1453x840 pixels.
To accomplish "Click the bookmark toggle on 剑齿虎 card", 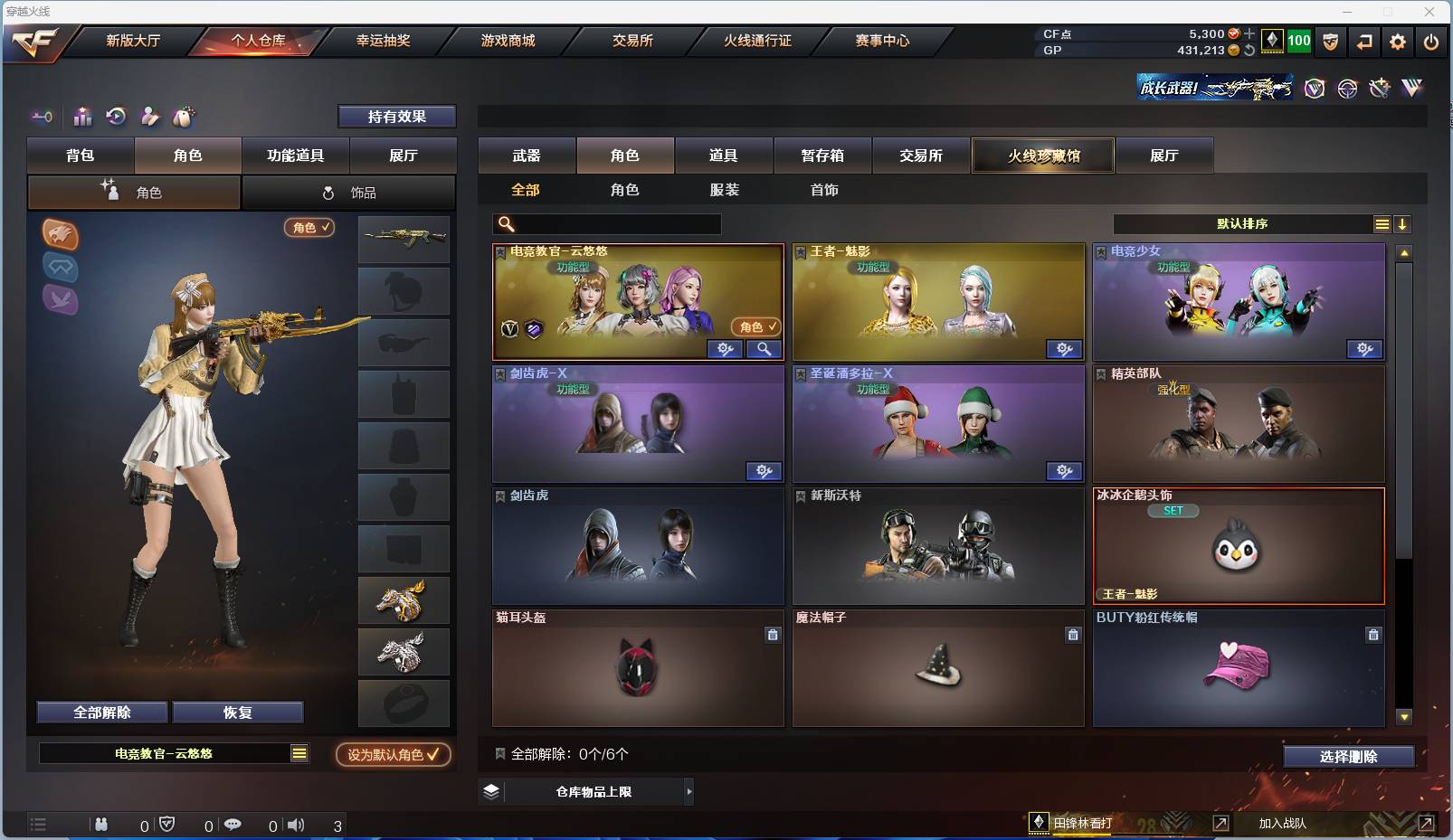I will click(499, 496).
